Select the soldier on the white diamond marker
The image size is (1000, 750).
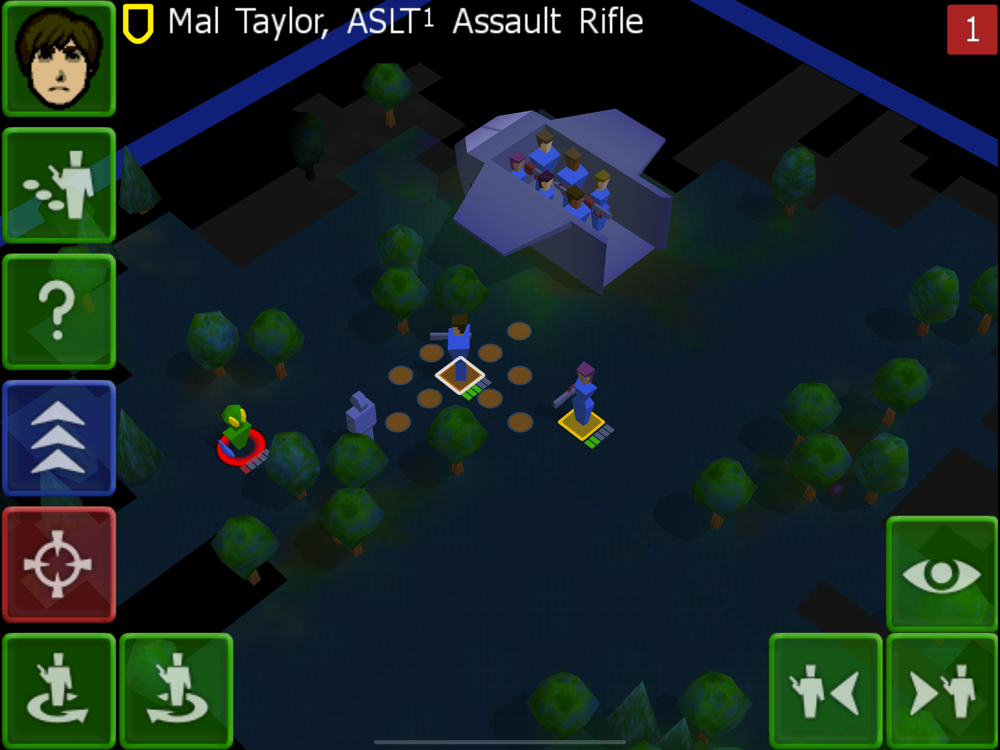(x=460, y=355)
